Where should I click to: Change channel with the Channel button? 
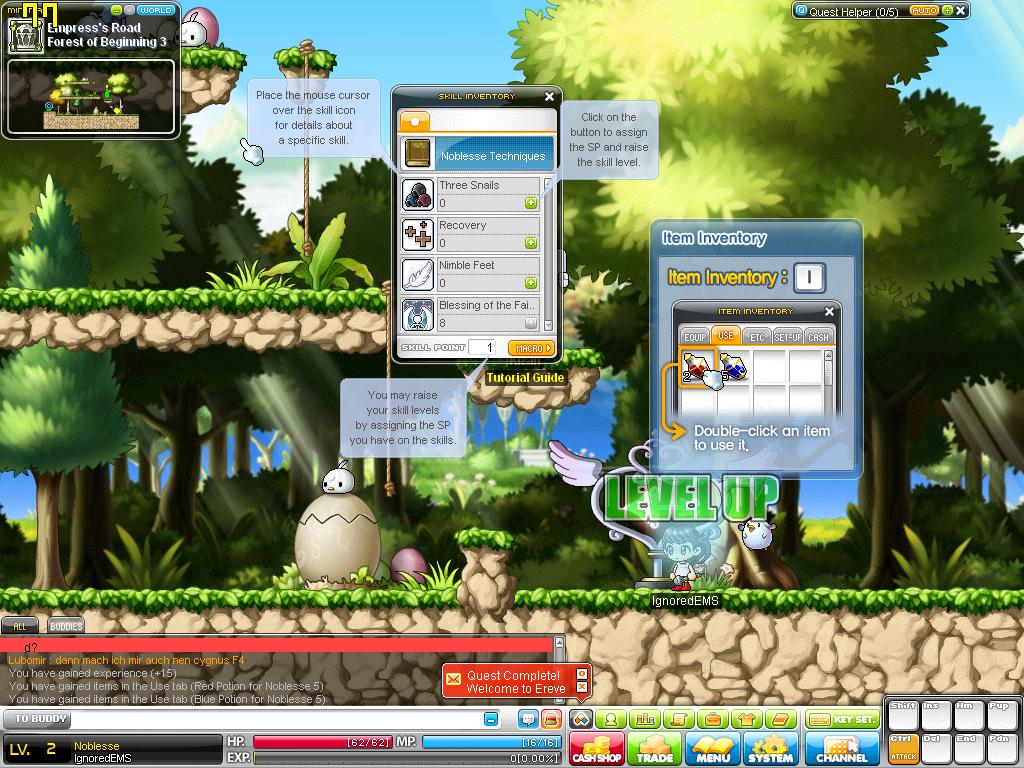842,749
